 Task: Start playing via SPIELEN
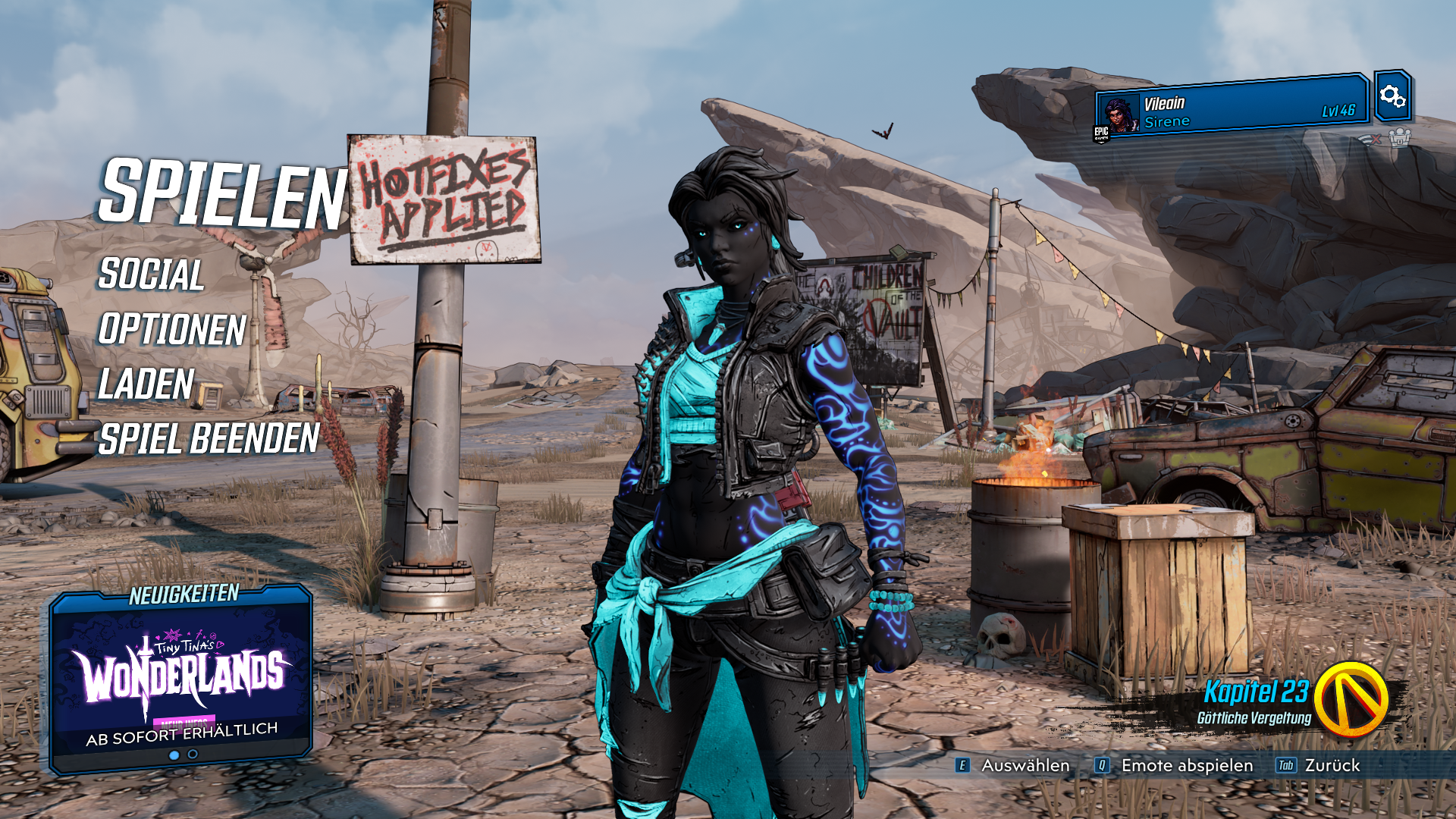pyautogui.click(x=222, y=193)
